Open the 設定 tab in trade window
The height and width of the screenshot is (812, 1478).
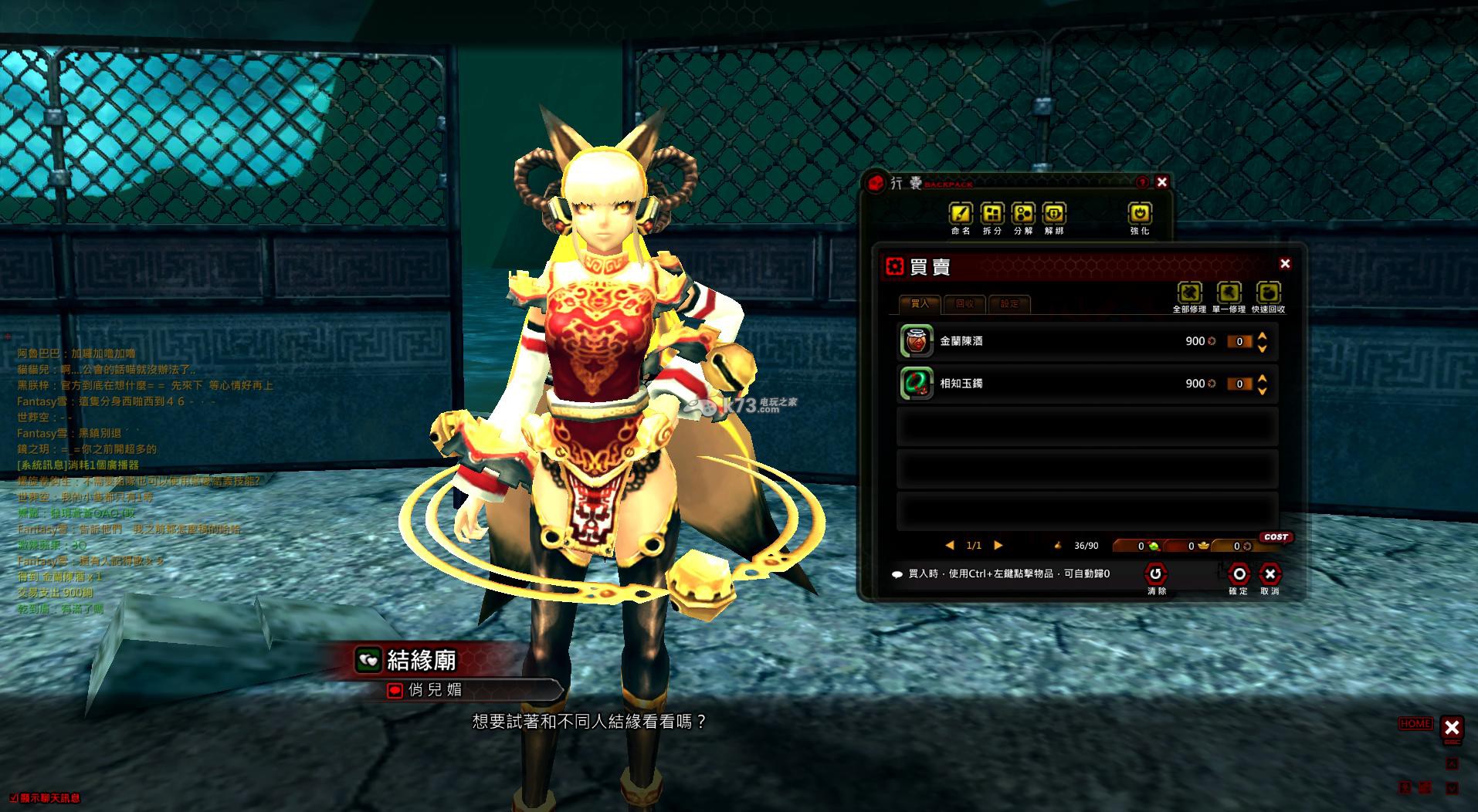(1009, 303)
